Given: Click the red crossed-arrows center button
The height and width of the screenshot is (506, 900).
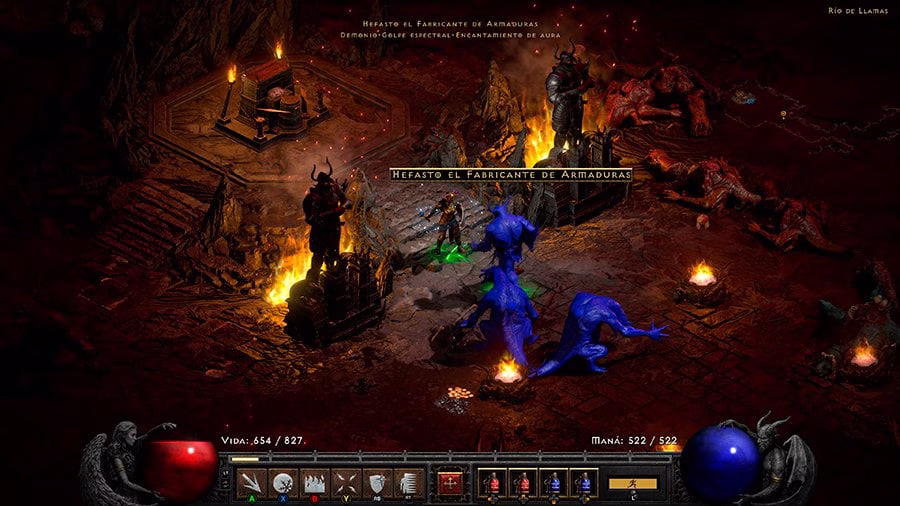Looking at the screenshot, I should point(451,483).
